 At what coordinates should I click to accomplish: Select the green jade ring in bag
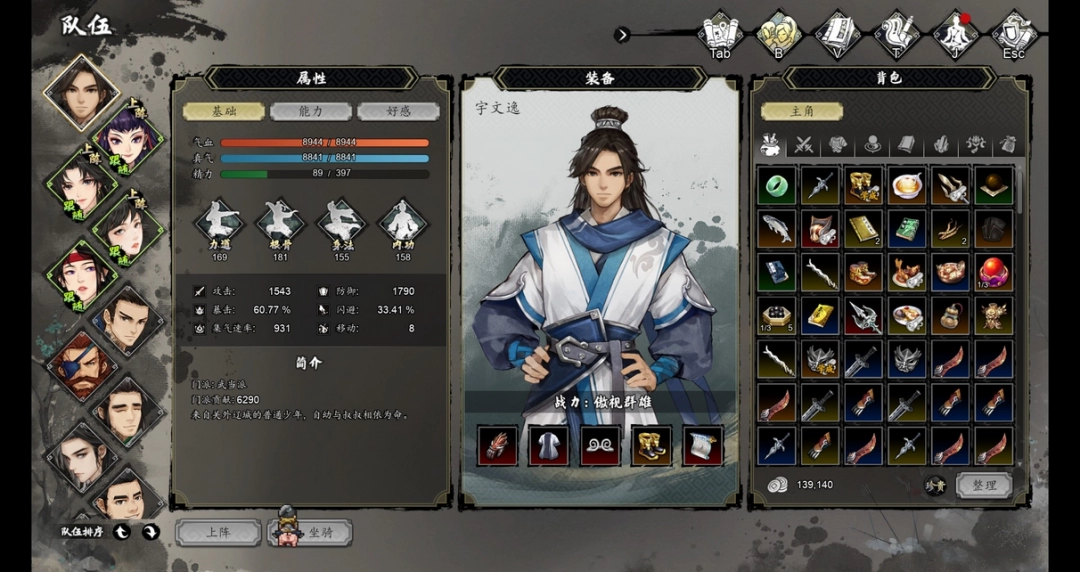coord(776,185)
